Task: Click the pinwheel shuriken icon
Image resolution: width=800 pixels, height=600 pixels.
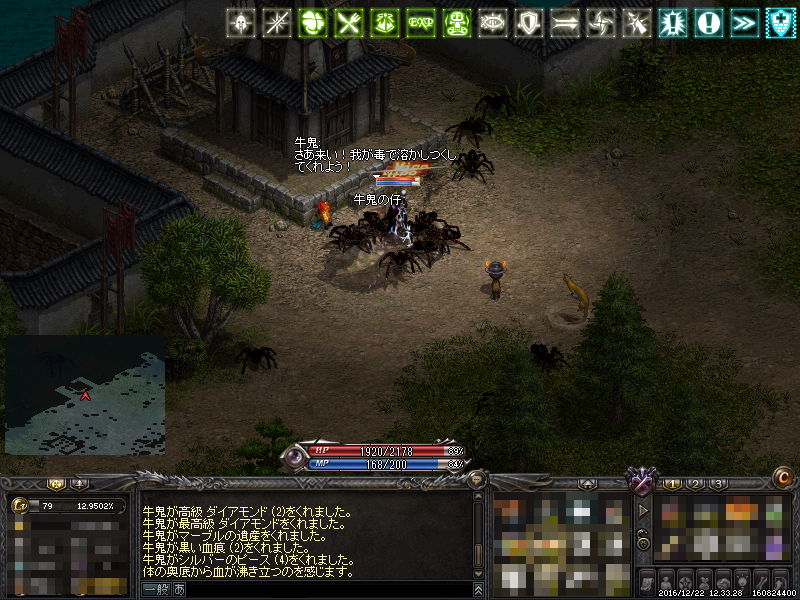Action: (x=601, y=23)
